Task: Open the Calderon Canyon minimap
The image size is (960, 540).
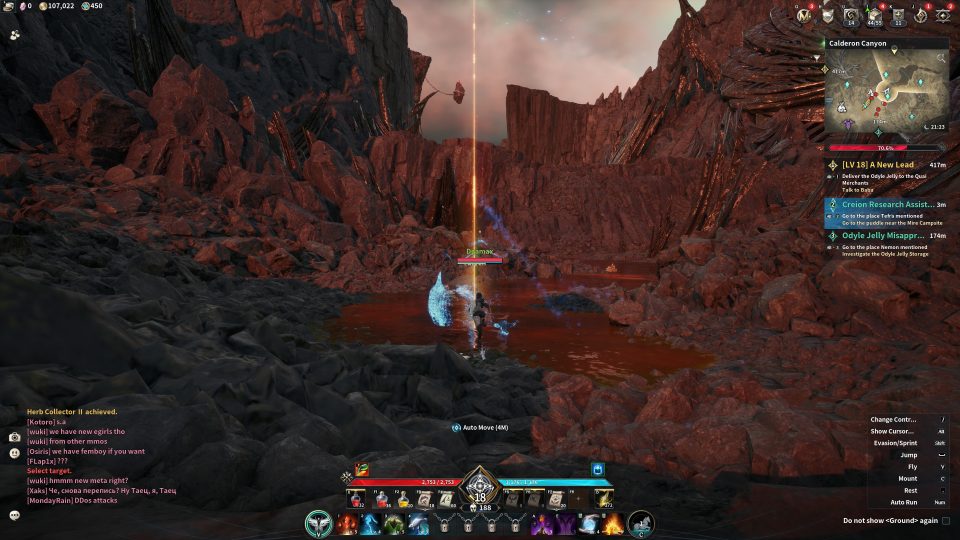Action: pyautogui.click(x=885, y=90)
